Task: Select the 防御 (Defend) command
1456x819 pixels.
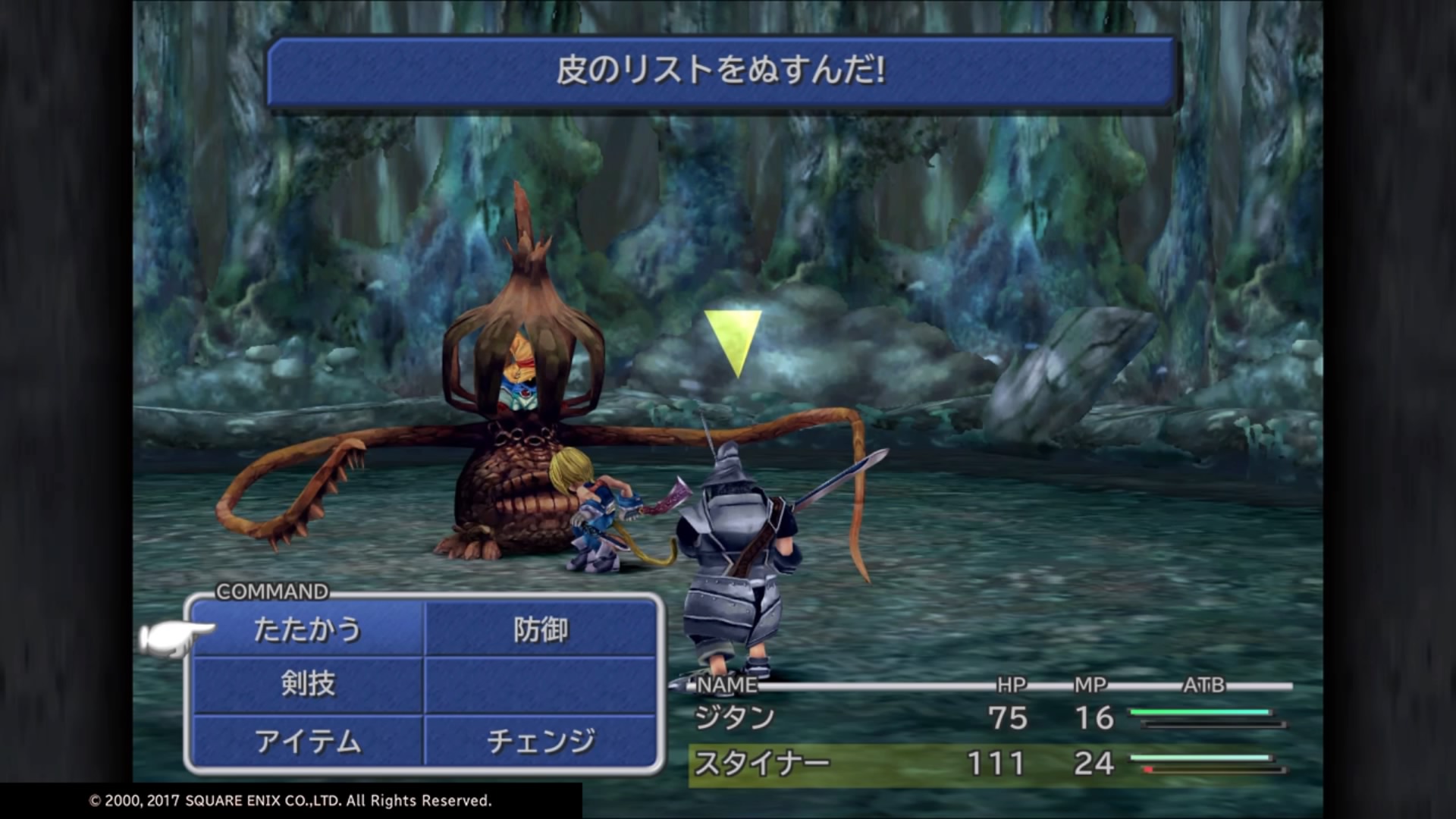Action: coord(542,629)
